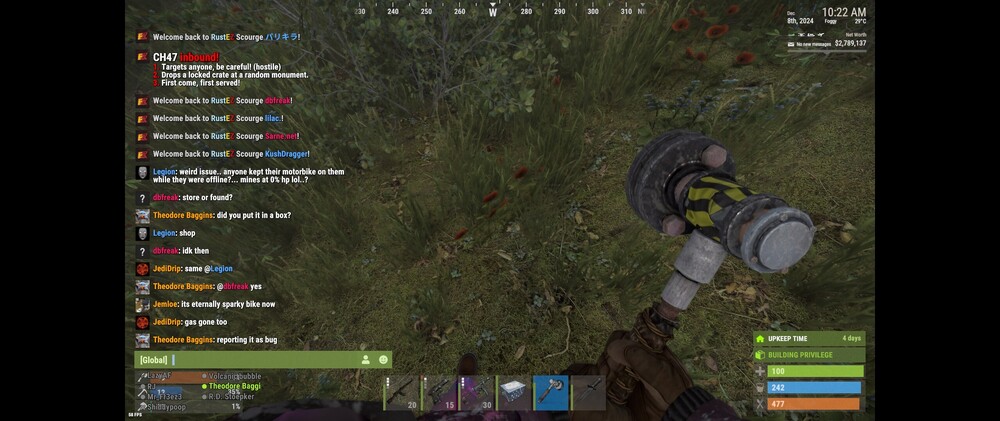The width and height of the screenshot is (1000, 421).
Task: Click the Building Privilege indicator
Action: click(809, 355)
